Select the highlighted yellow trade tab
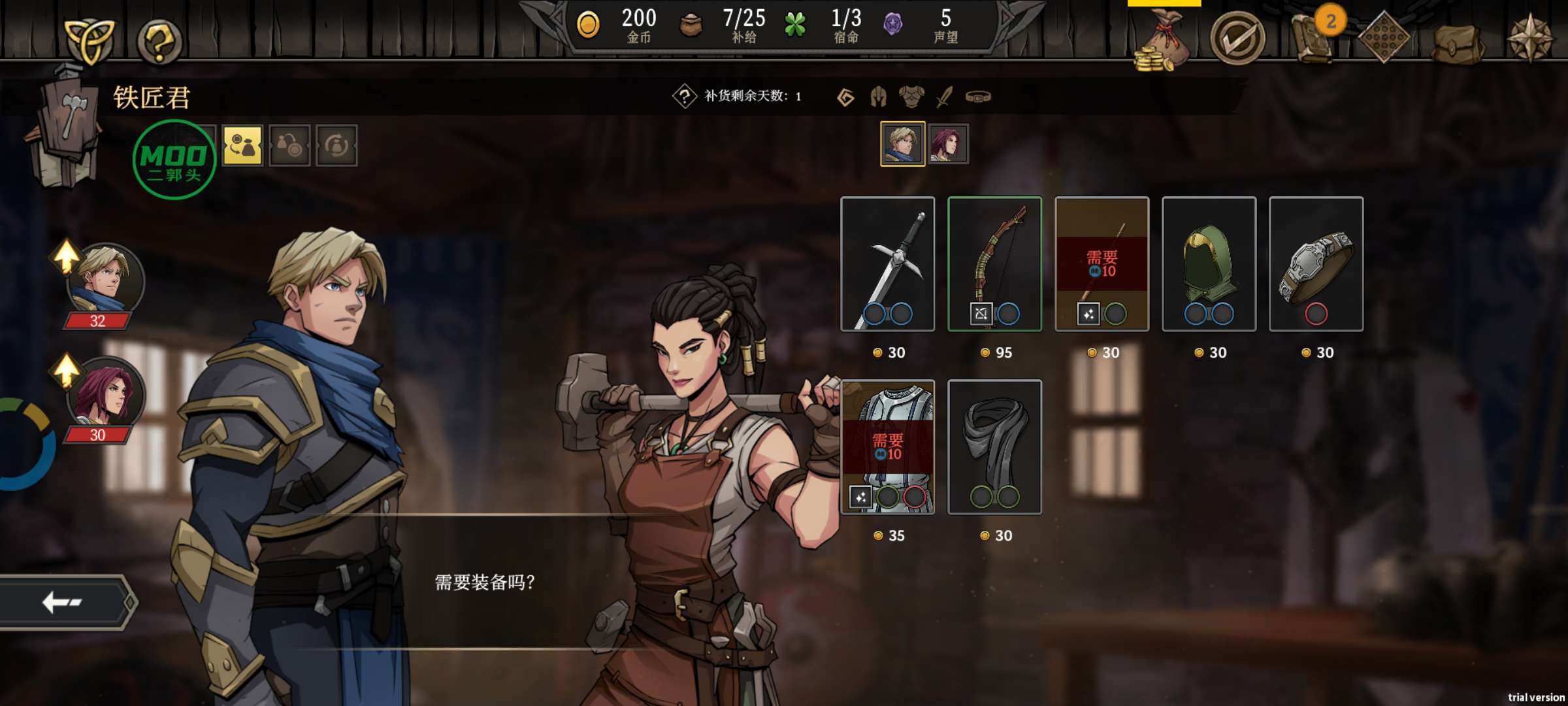The width and height of the screenshot is (1568, 706). [x=242, y=145]
